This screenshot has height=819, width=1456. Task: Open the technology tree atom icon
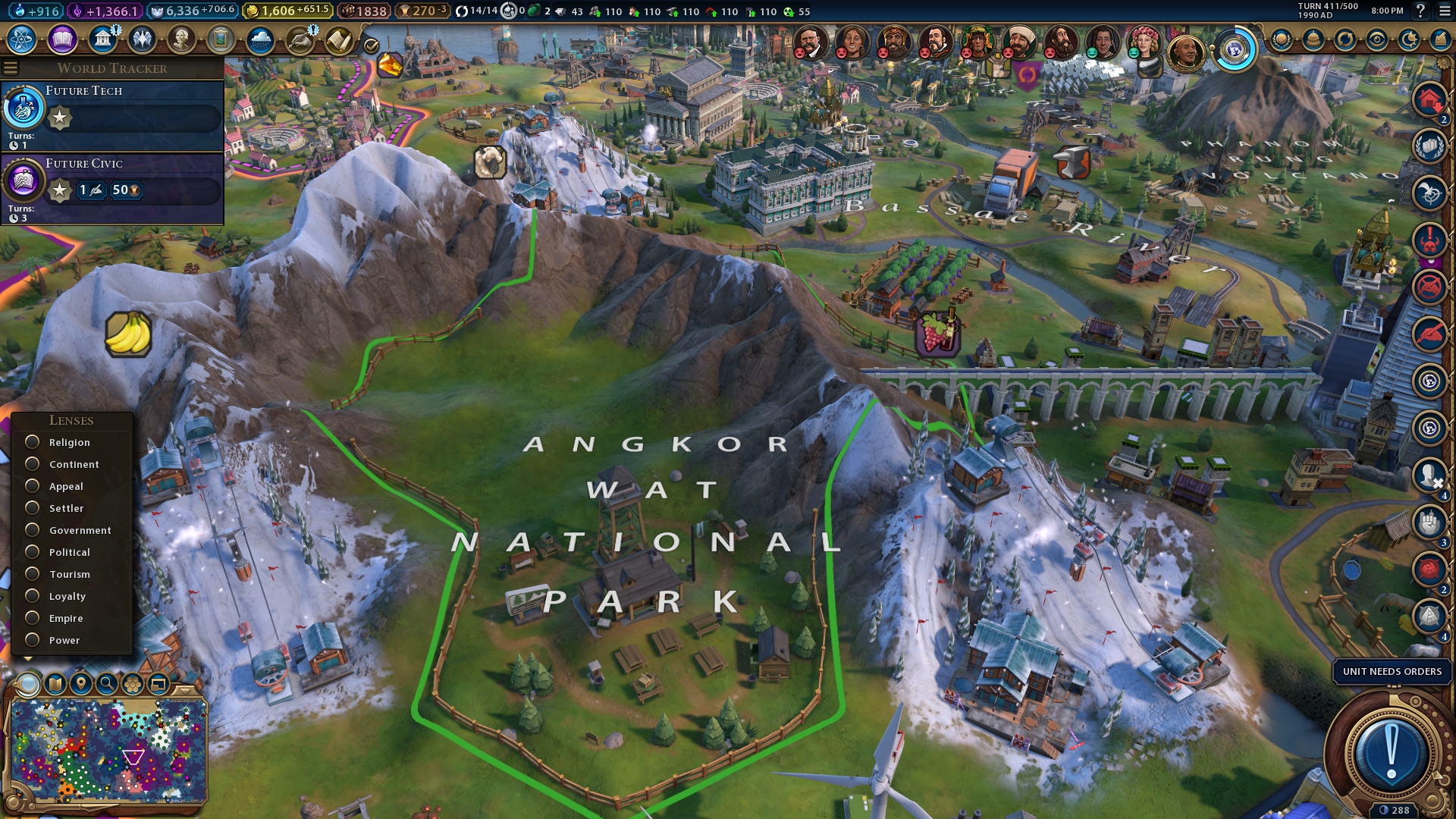pyautogui.click(x=22, y=39)
